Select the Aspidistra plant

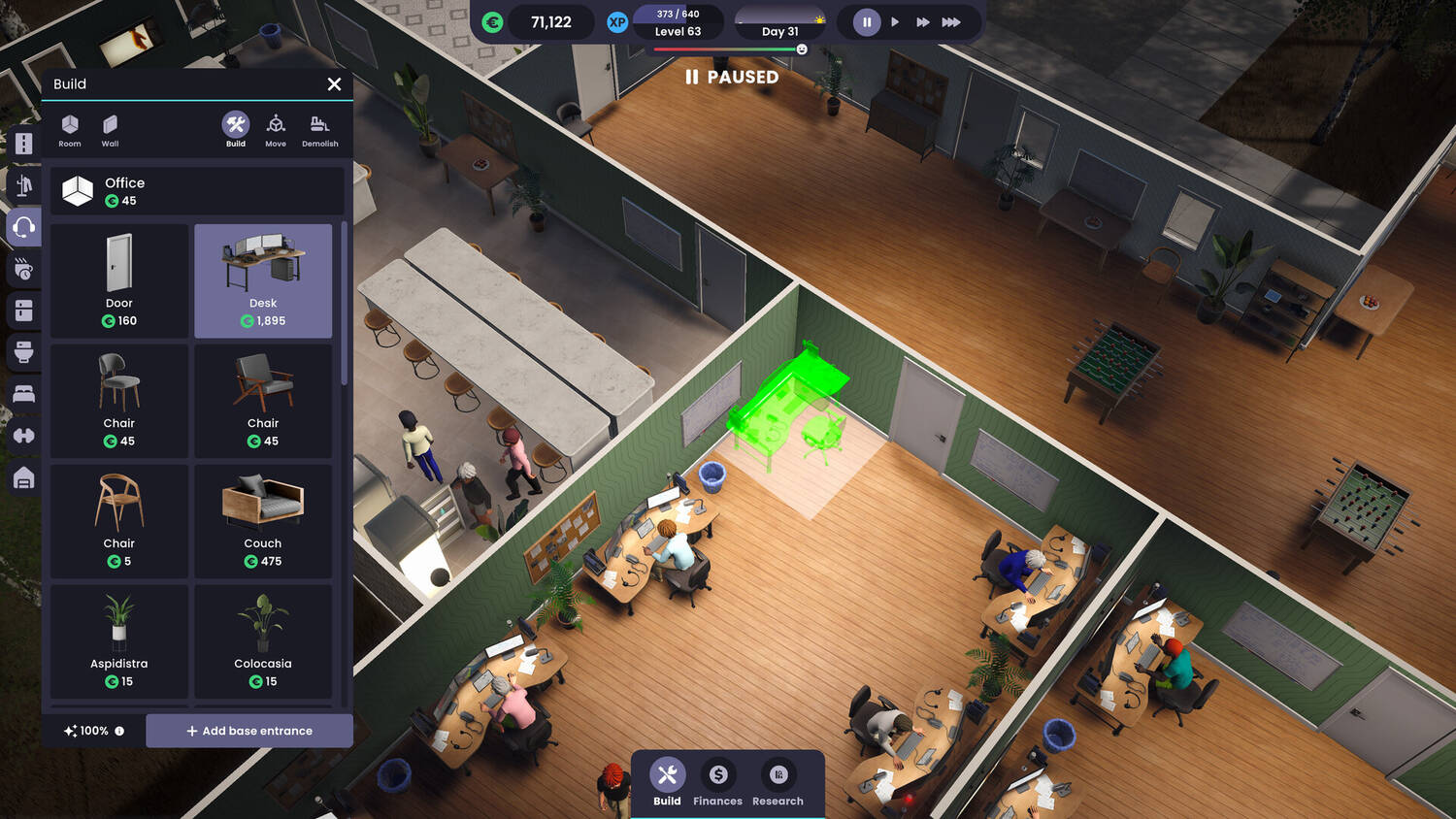tap(119, 641)
